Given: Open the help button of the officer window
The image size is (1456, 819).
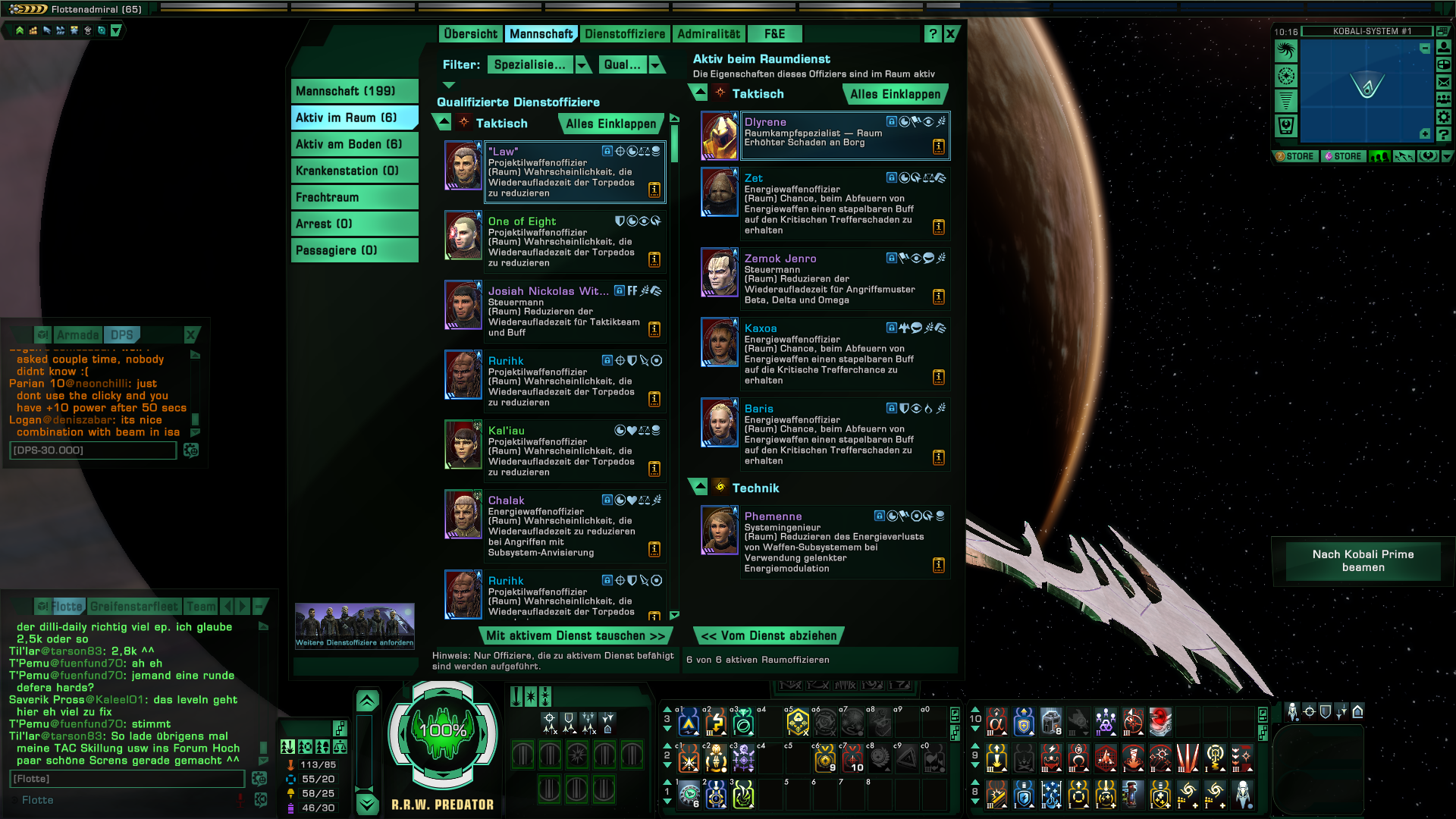Looking at the screenshot, I should [x=932, y=34].
